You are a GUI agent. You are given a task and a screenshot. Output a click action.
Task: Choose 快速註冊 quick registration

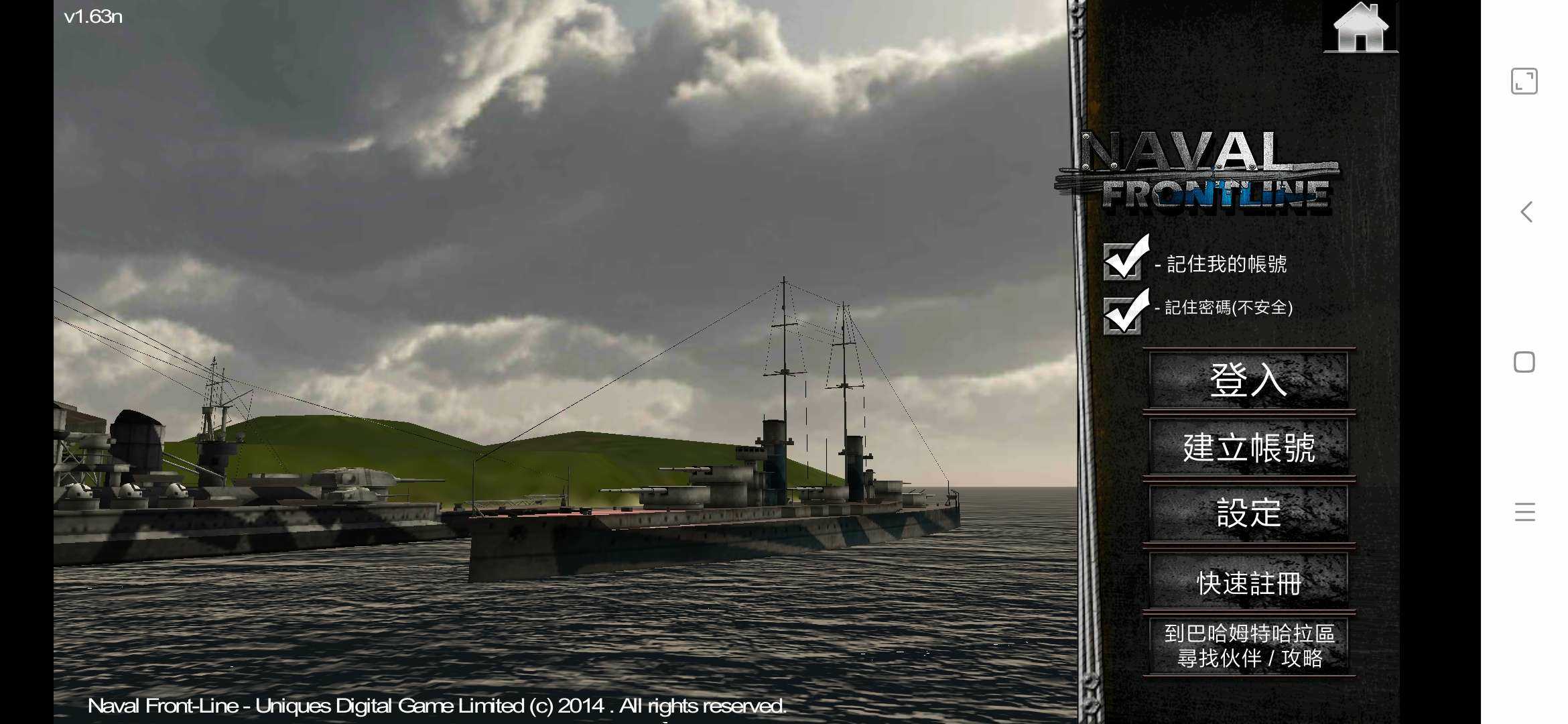tap(1248, 582)
